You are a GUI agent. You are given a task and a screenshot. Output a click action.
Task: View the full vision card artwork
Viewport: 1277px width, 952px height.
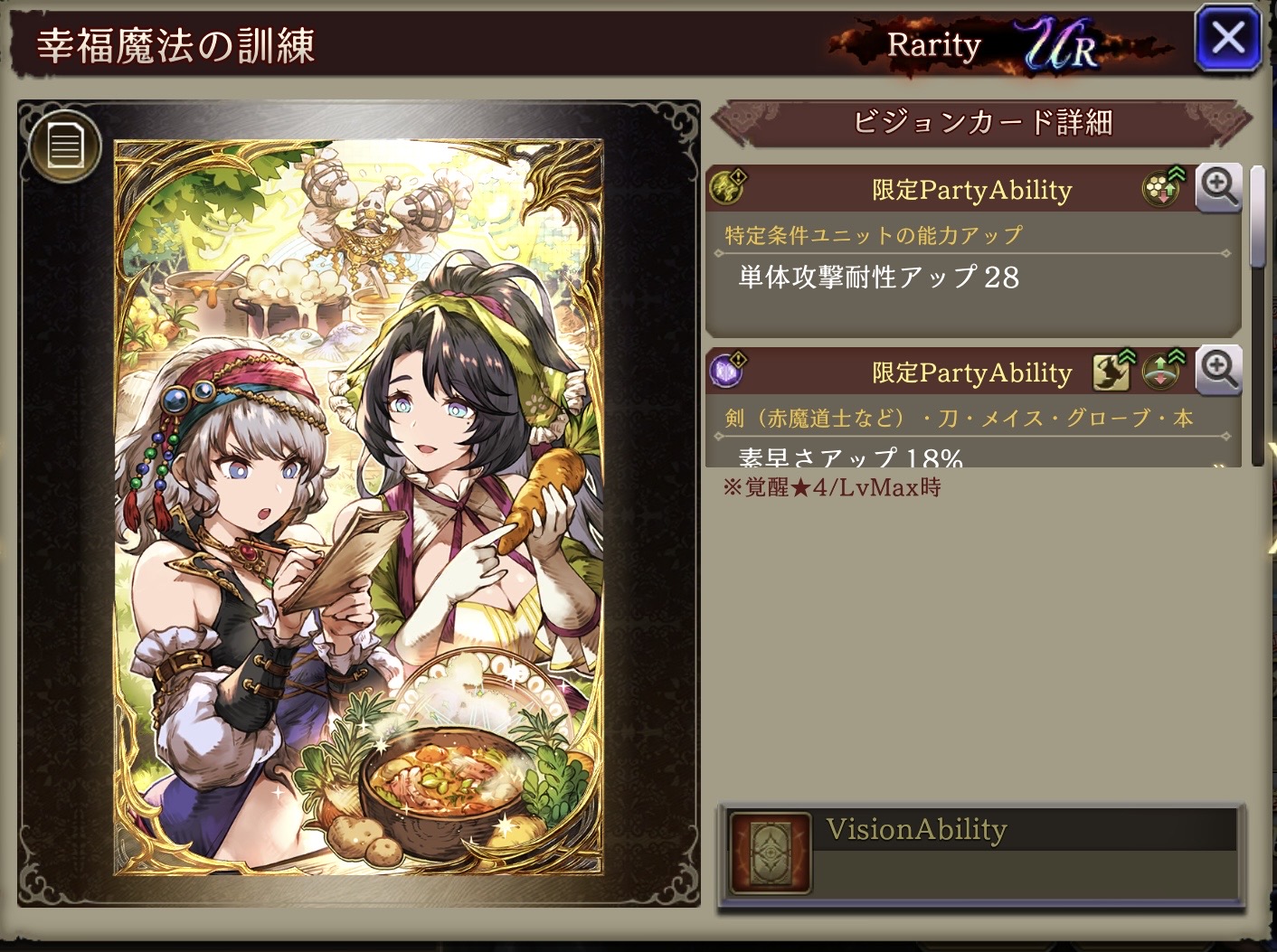click(x=358, y=506)
